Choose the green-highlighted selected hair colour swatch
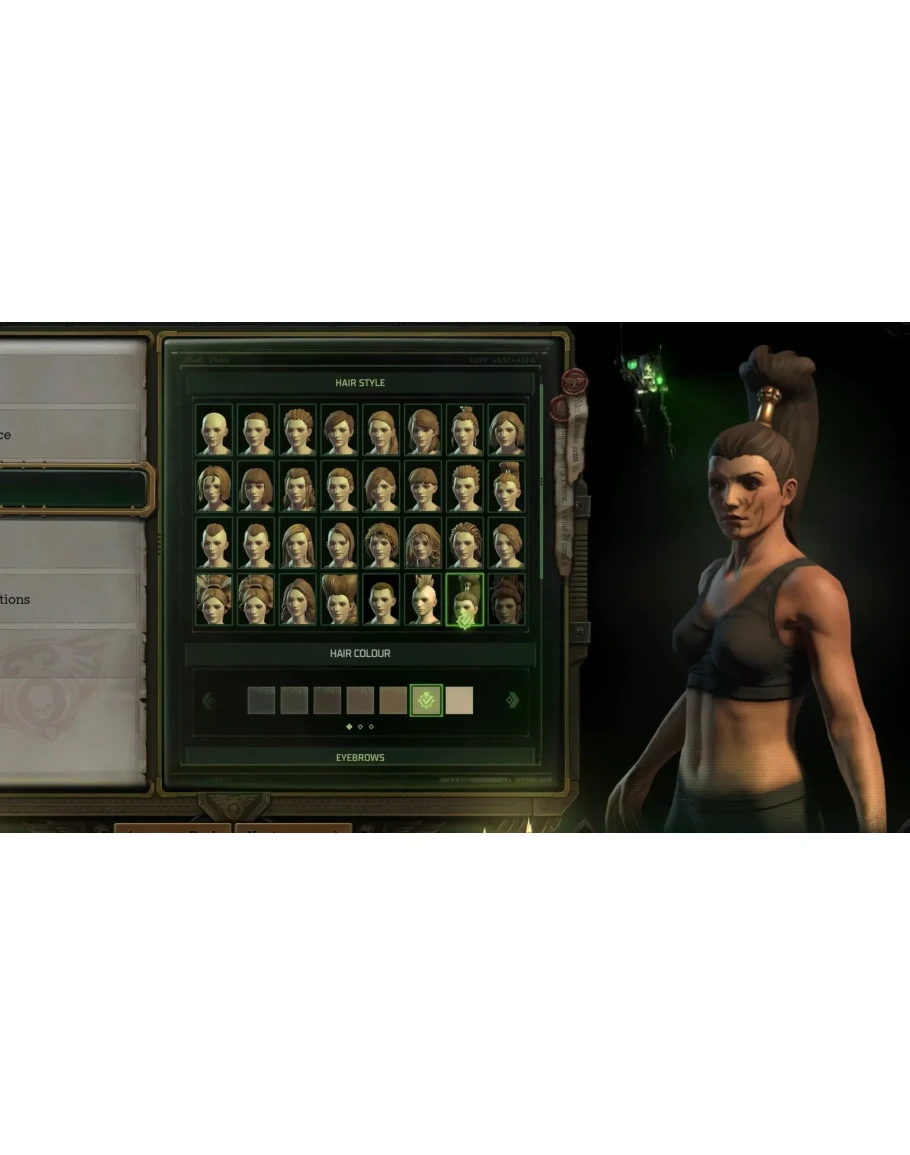This screenshot has width=910, height=1155. coord(426,701)
